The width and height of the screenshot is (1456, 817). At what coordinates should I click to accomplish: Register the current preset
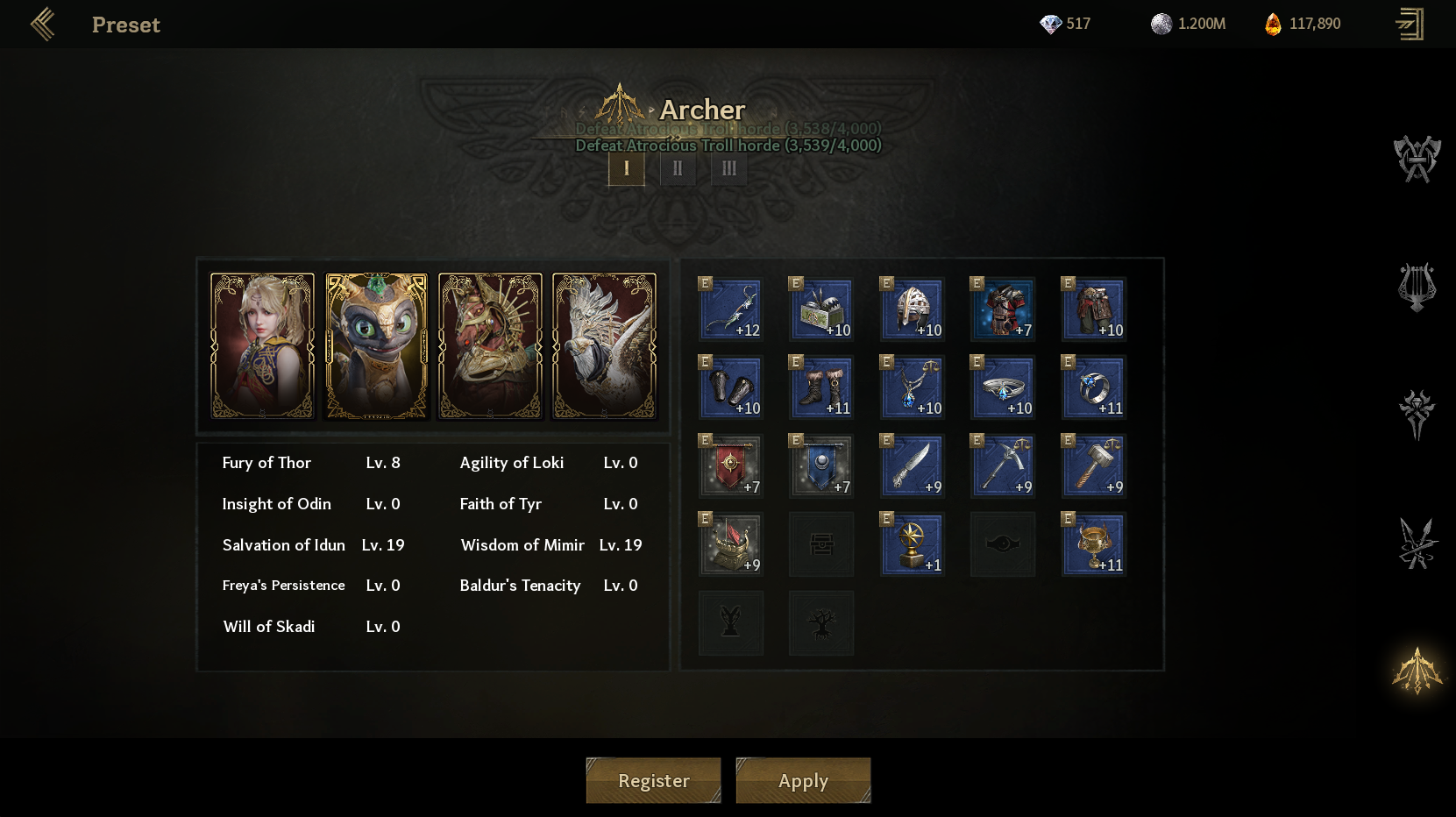(x=653, y=780)
